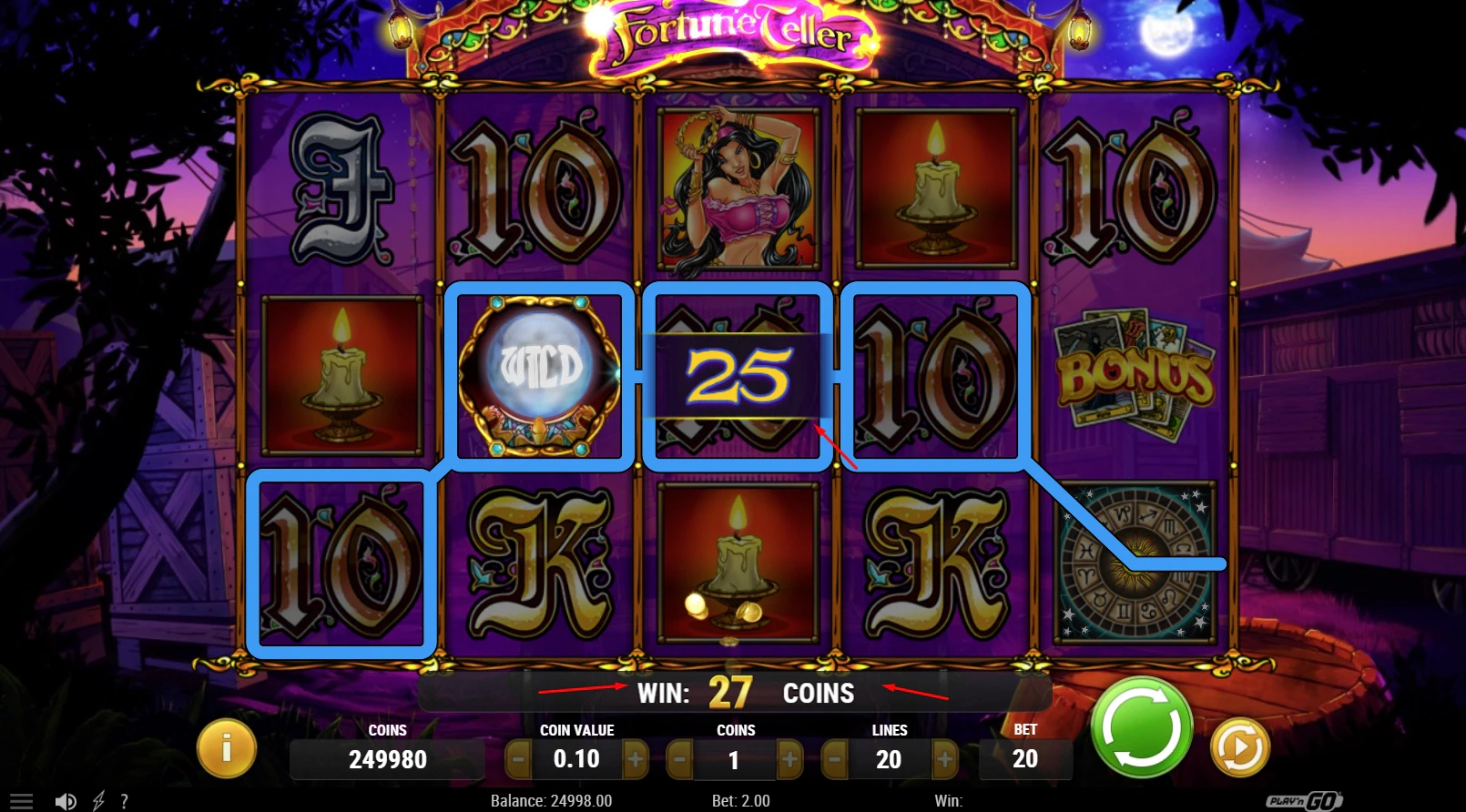Mute the game sound
This screenshot has width=1466, height=812.
[65, 801]
